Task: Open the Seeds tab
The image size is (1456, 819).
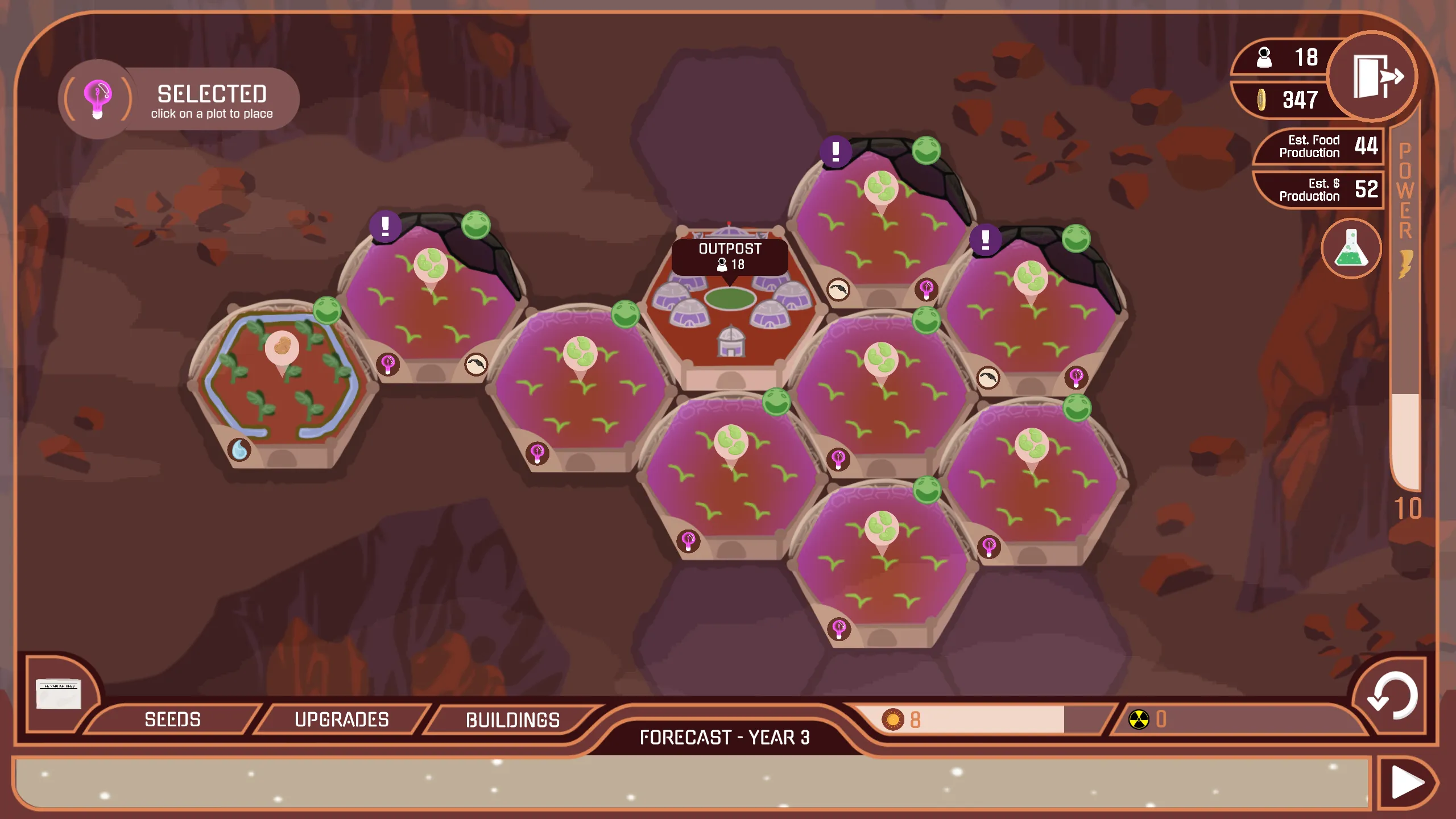Action: click(172, 719)
